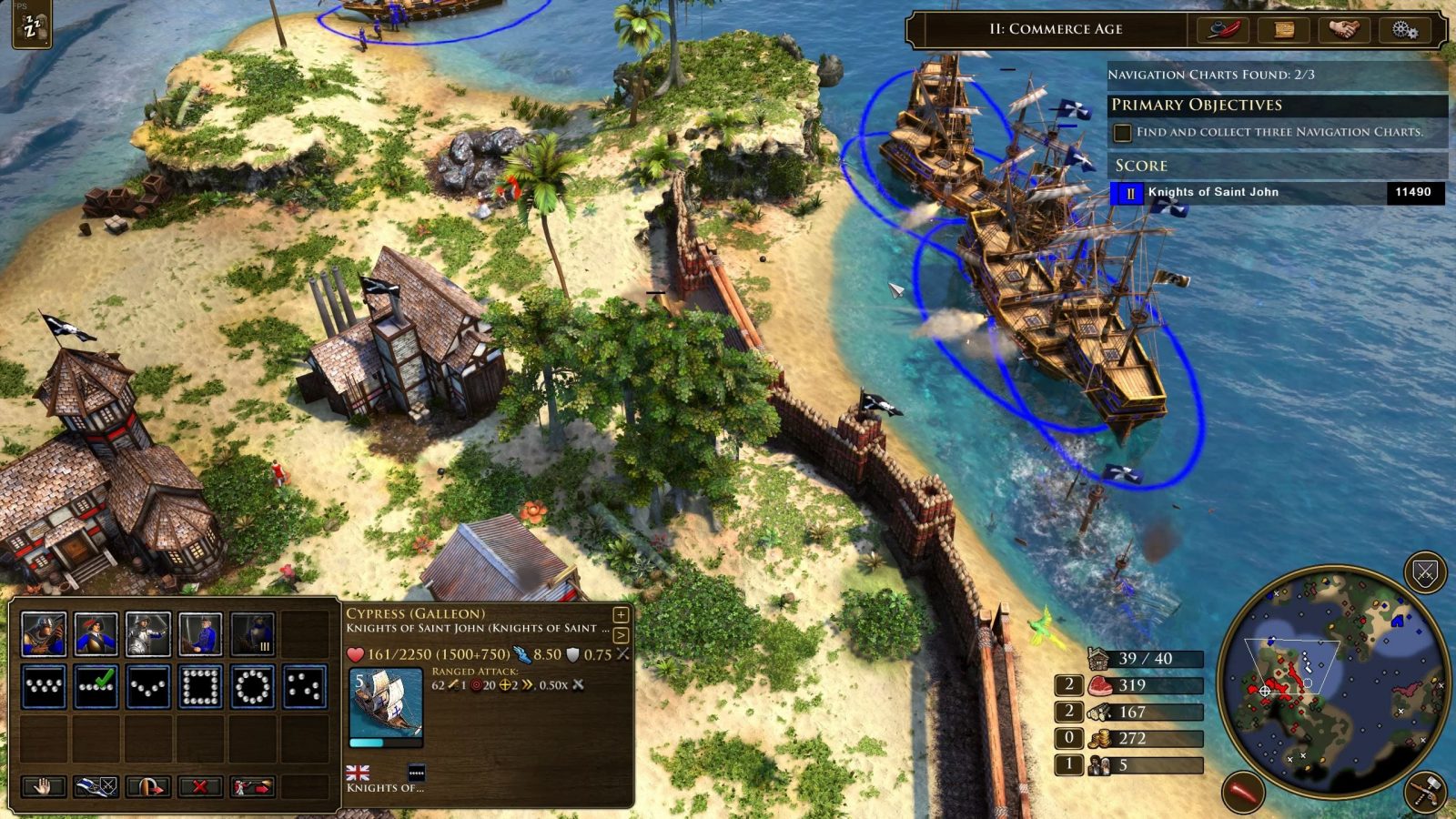Open the diplomacy handshake panel
Screen dimensions: 1456x819
pos(1343,30)
